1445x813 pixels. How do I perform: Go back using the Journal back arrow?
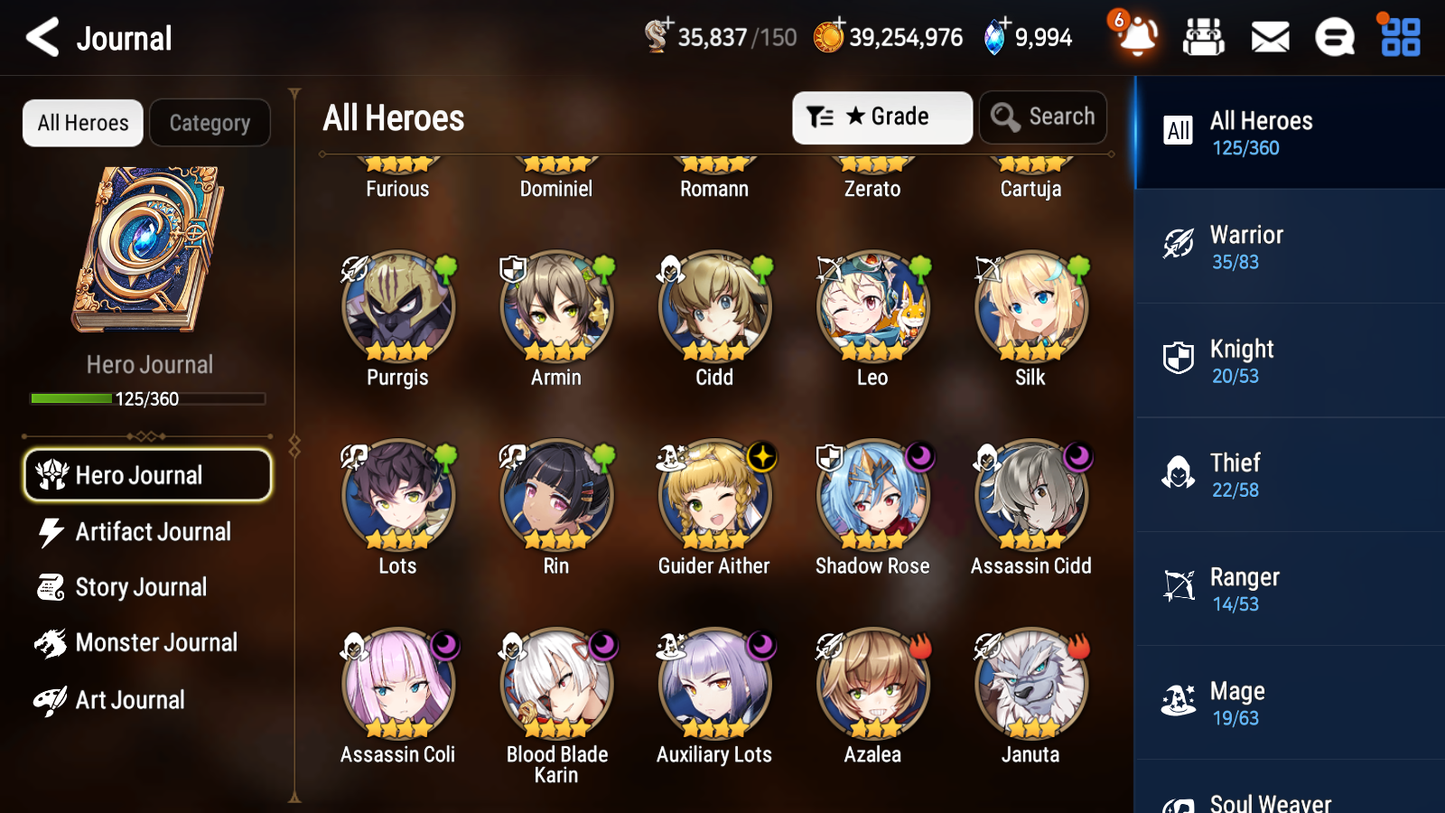click(x=42, y=36)
